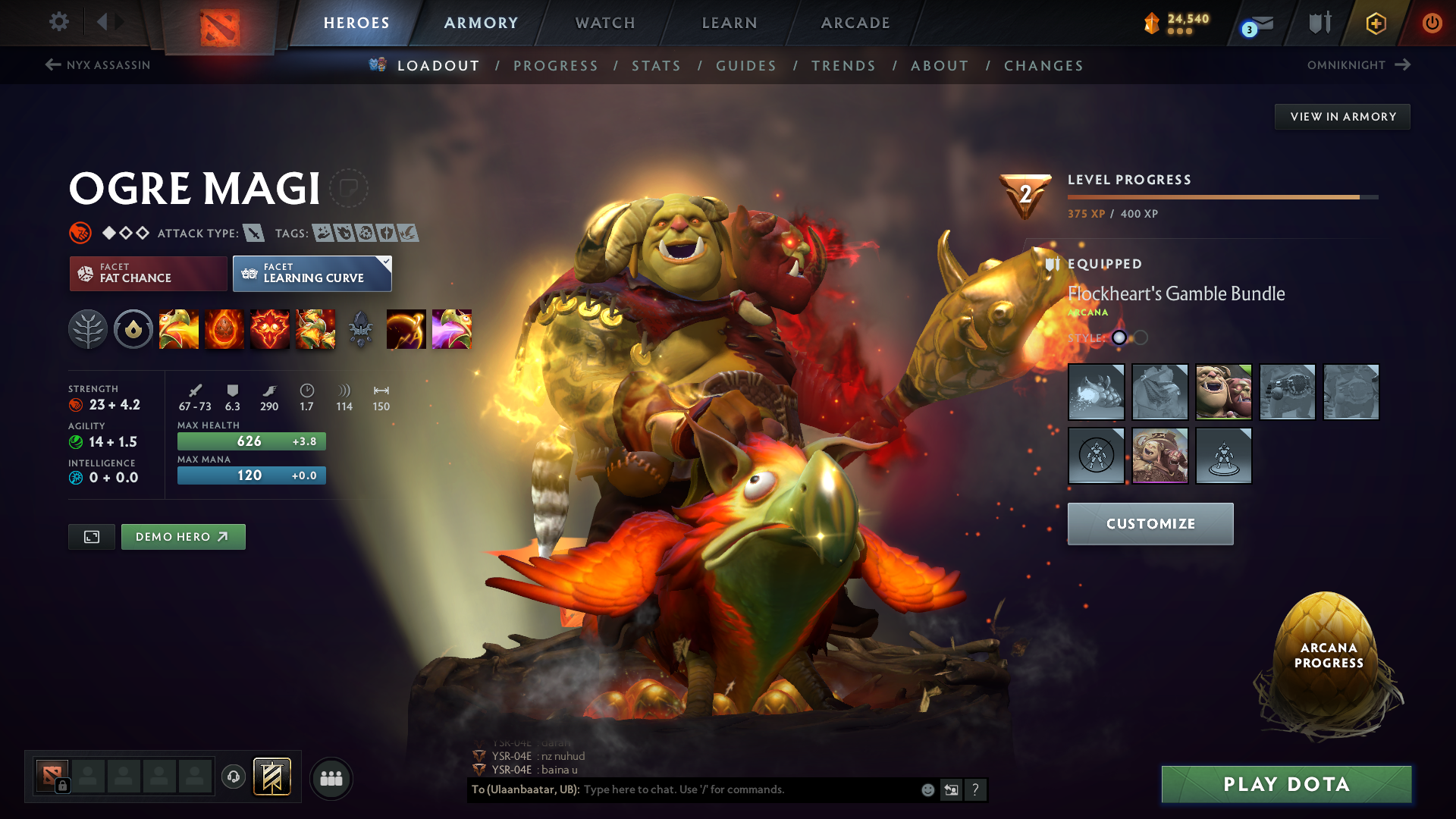Open the Watch tab
The image size is (1456, 819).
pos(605,23)
